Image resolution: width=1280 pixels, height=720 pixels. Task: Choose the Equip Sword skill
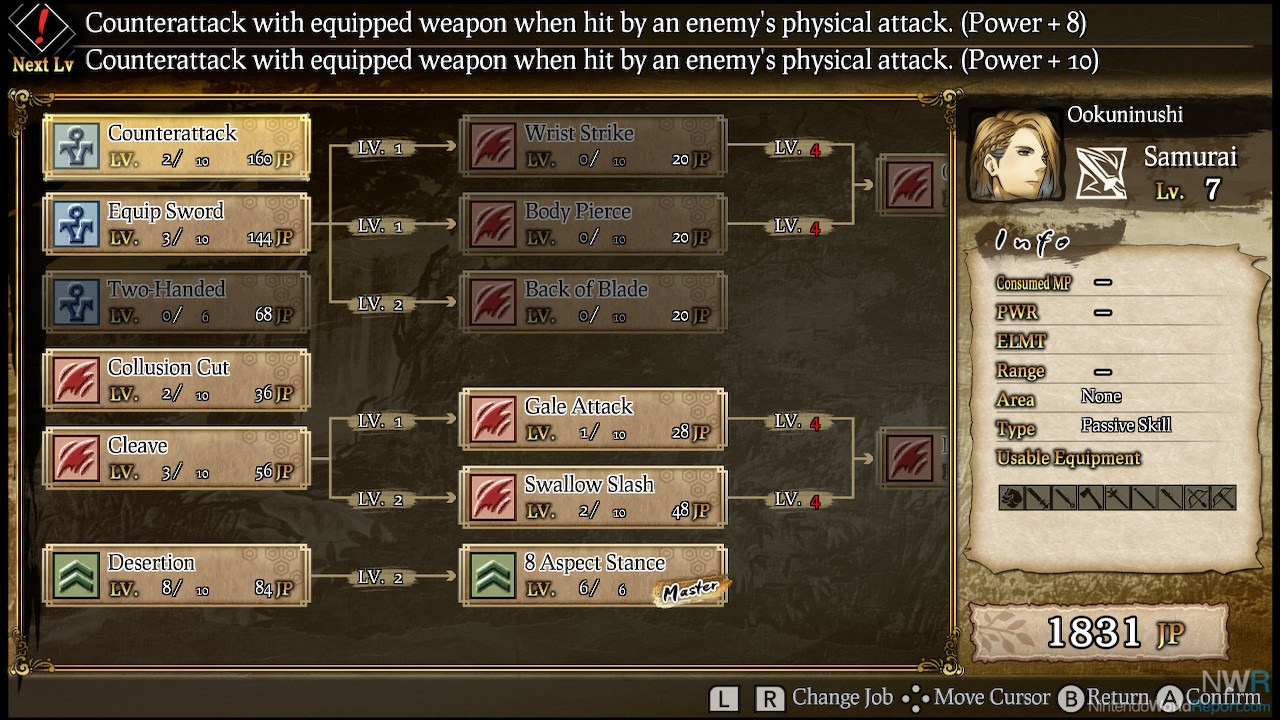tap(177, 224)
